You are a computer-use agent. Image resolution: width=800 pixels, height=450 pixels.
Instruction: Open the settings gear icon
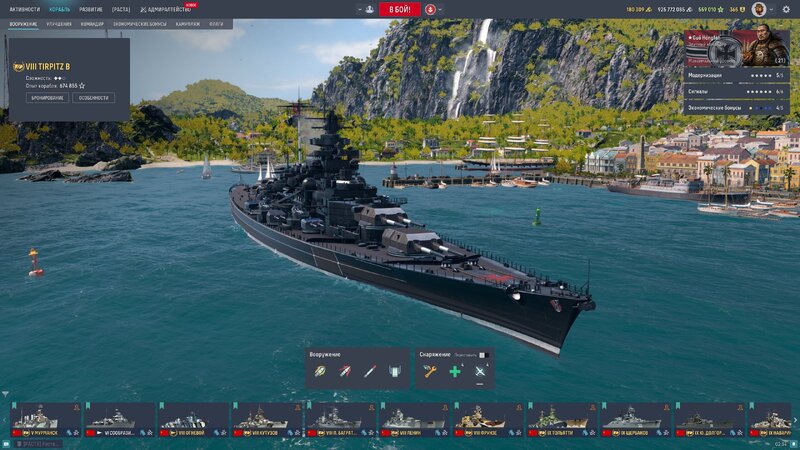tap(786, 9)
